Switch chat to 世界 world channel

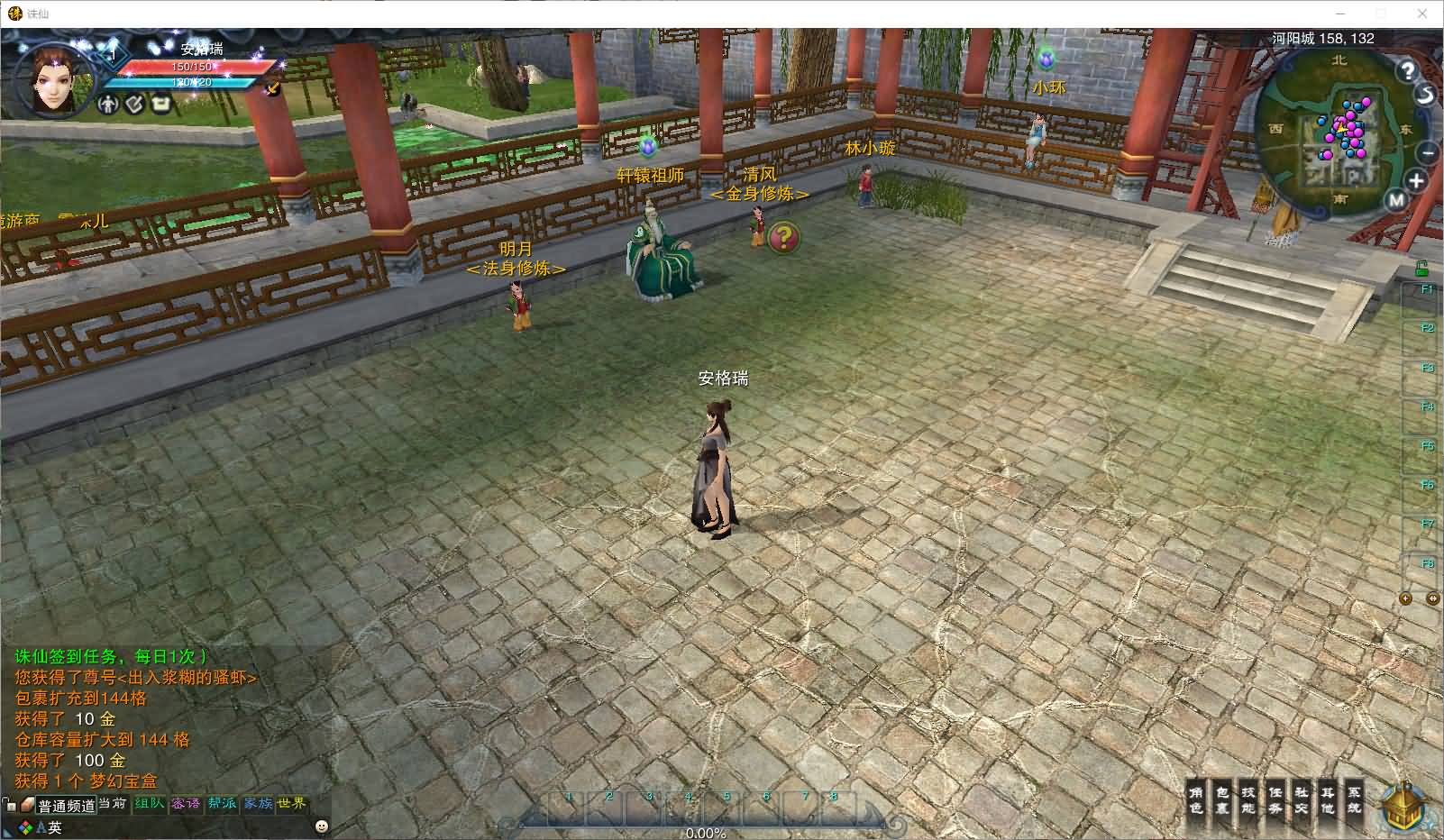pos(292,803)
